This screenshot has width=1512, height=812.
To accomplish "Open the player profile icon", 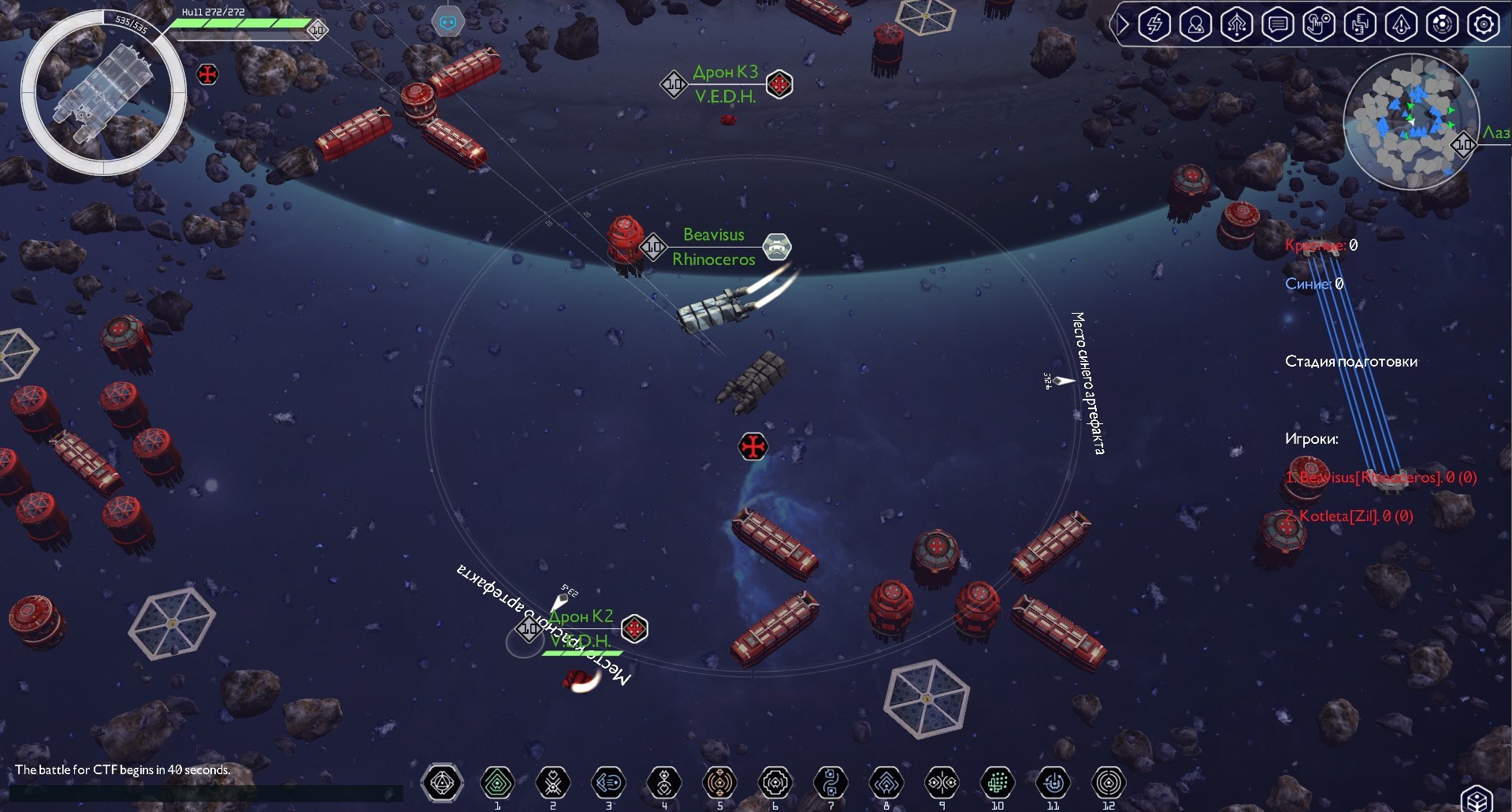I will pyautogui.click(x=1195, y=24).
